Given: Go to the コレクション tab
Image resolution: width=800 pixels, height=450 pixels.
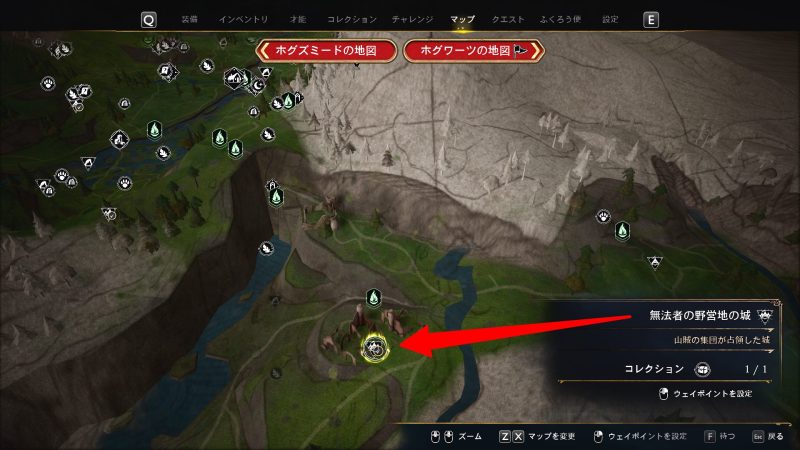Looking at the screenshot, I should 352,19.
